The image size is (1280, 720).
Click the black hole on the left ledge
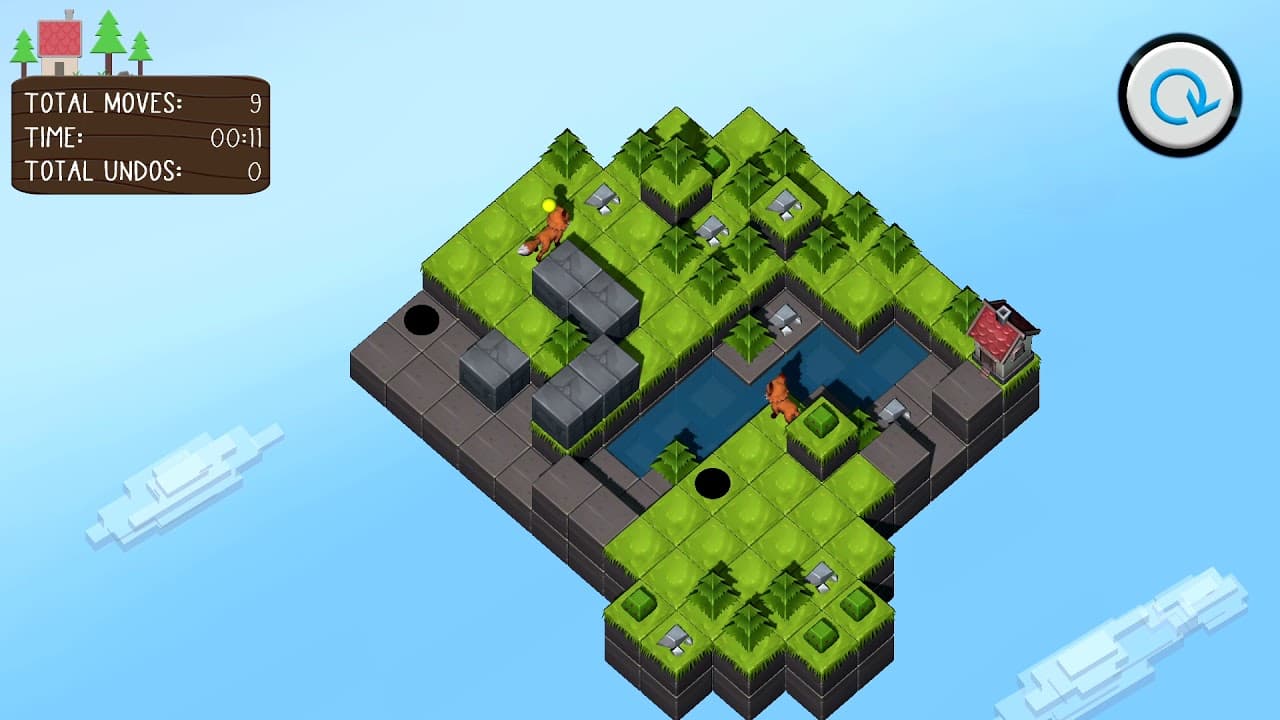pos(421,319)
